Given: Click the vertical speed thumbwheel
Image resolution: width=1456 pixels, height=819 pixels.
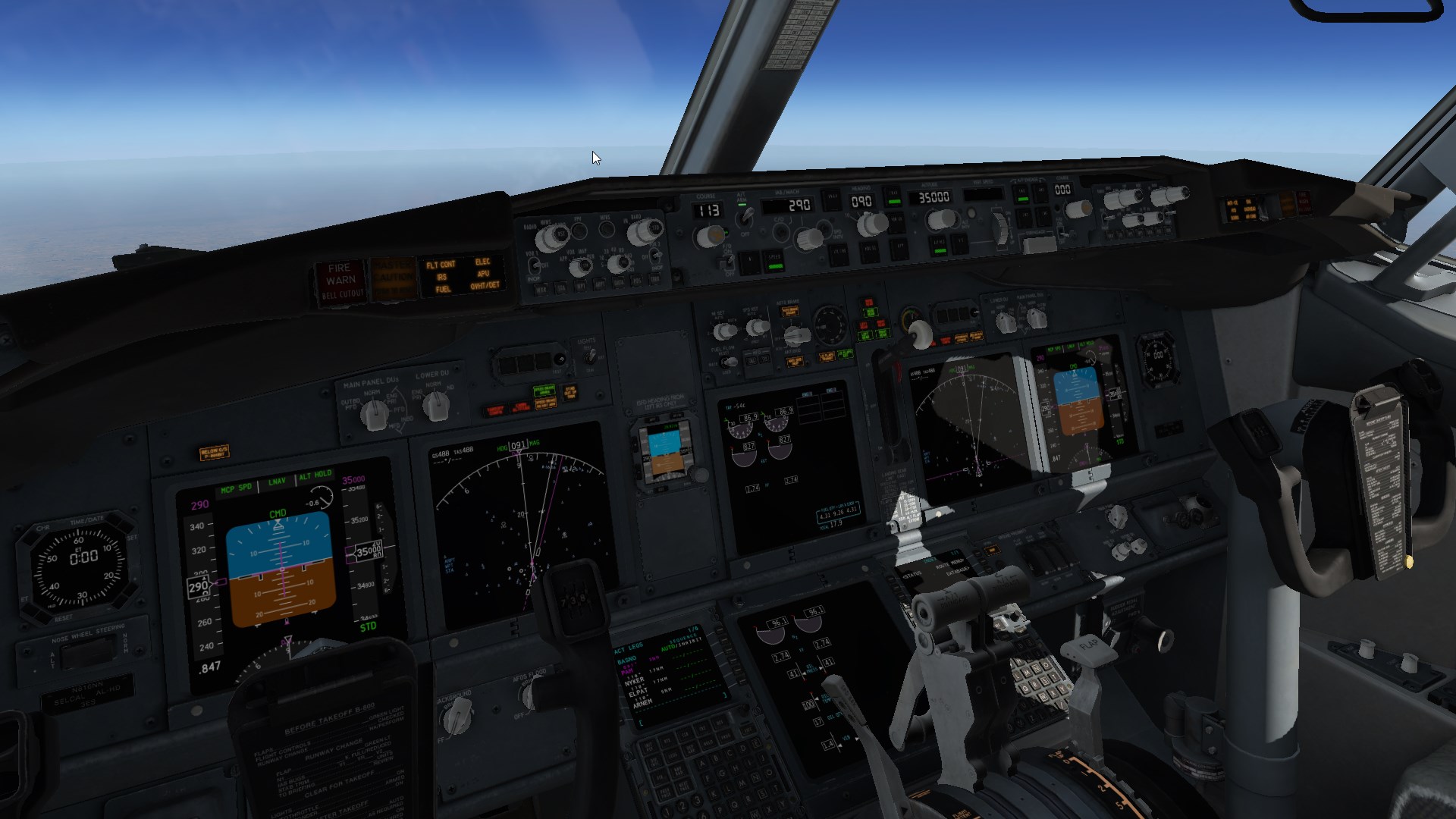Looking at the screenshot, I should click(x=1001, y=227).
